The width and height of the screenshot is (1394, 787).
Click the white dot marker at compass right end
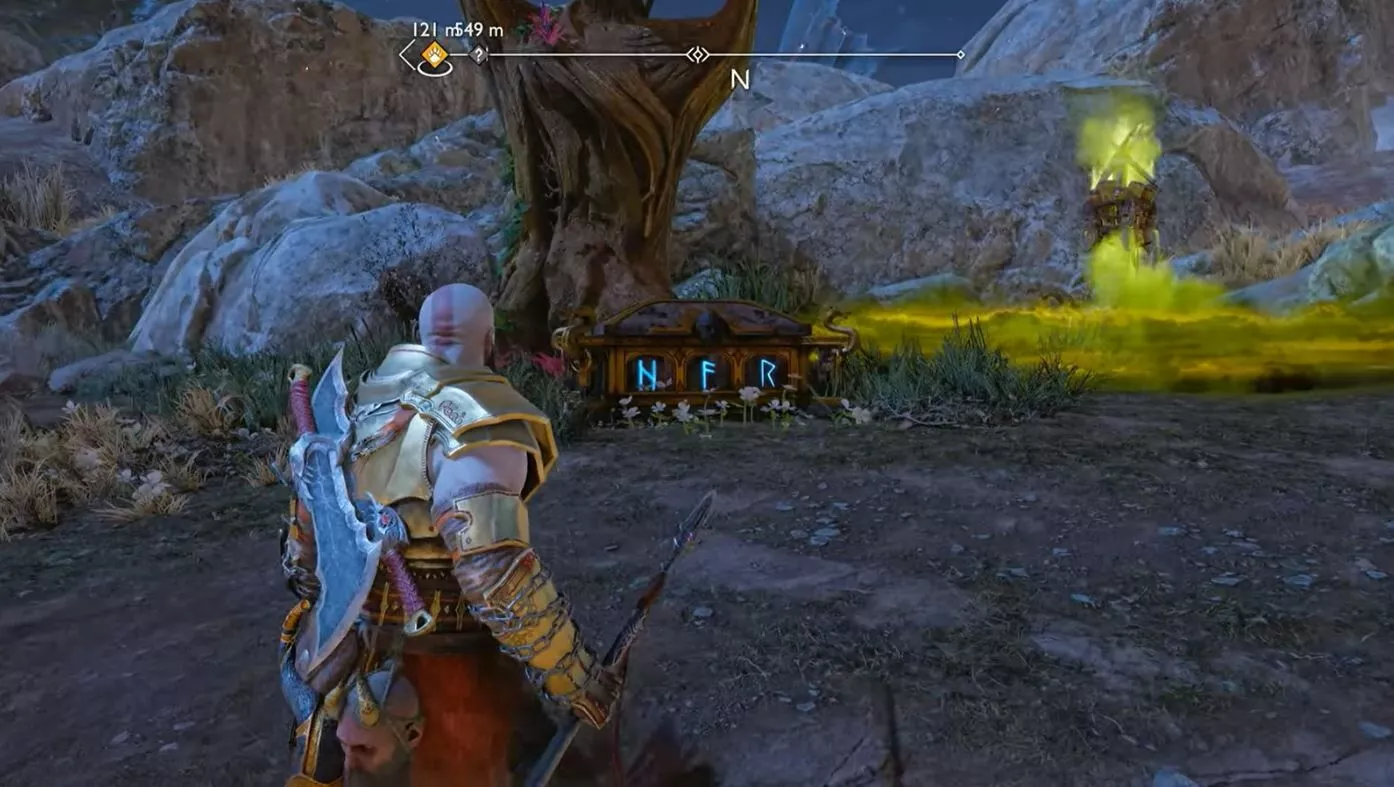[x=961, y=55]
